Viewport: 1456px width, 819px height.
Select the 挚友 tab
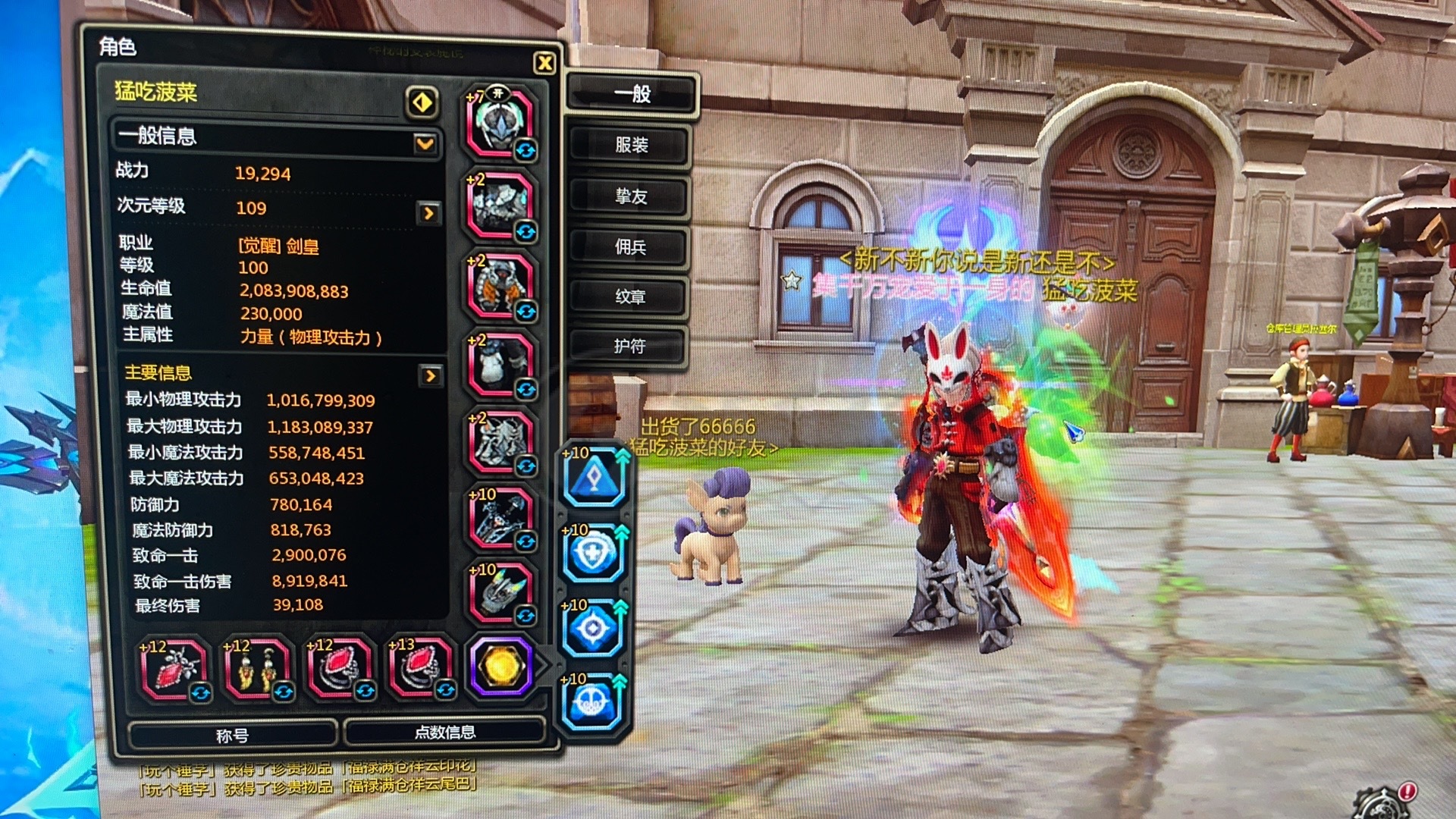[630, 196]
